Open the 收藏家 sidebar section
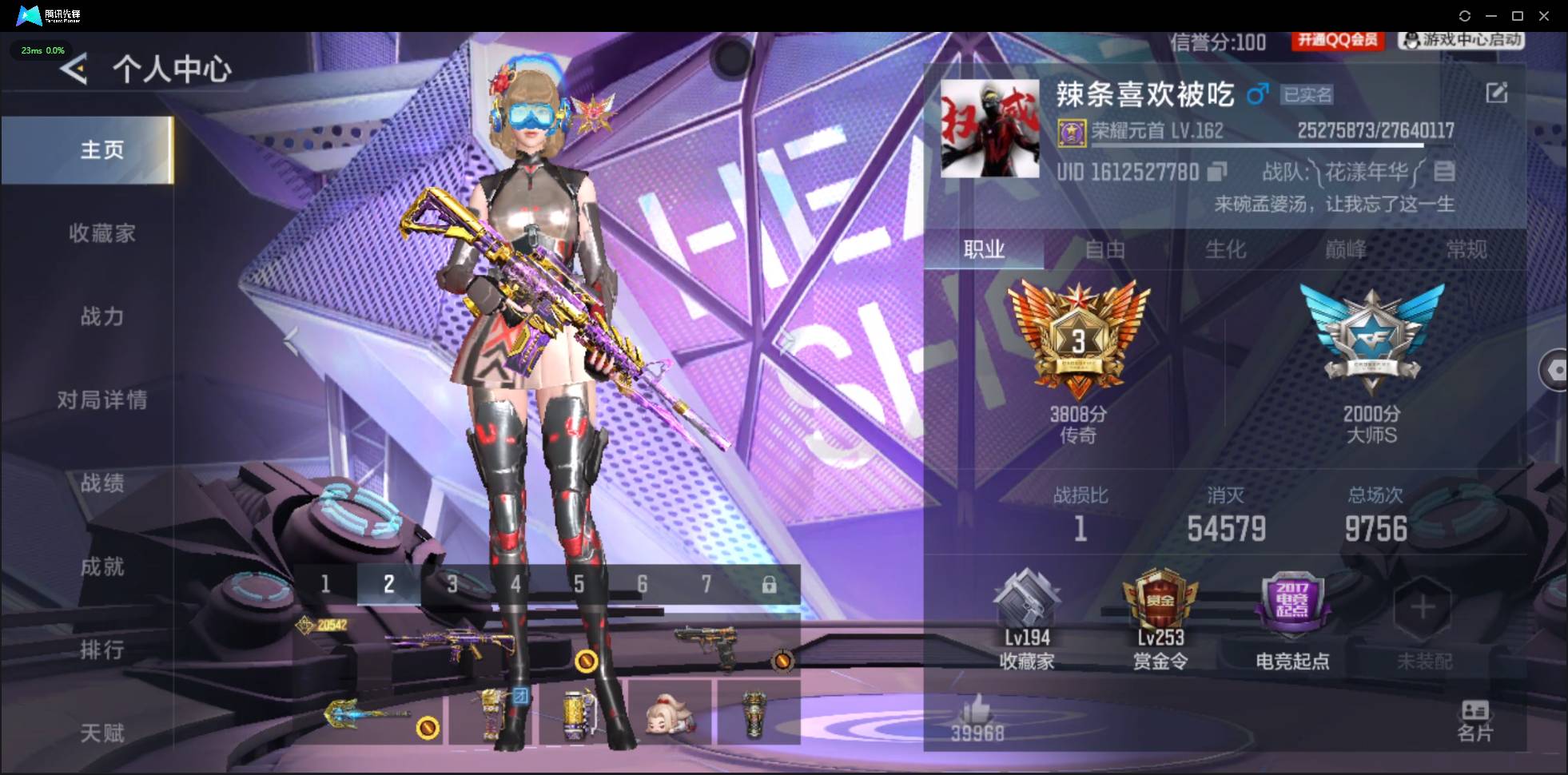 pos(102,233)
